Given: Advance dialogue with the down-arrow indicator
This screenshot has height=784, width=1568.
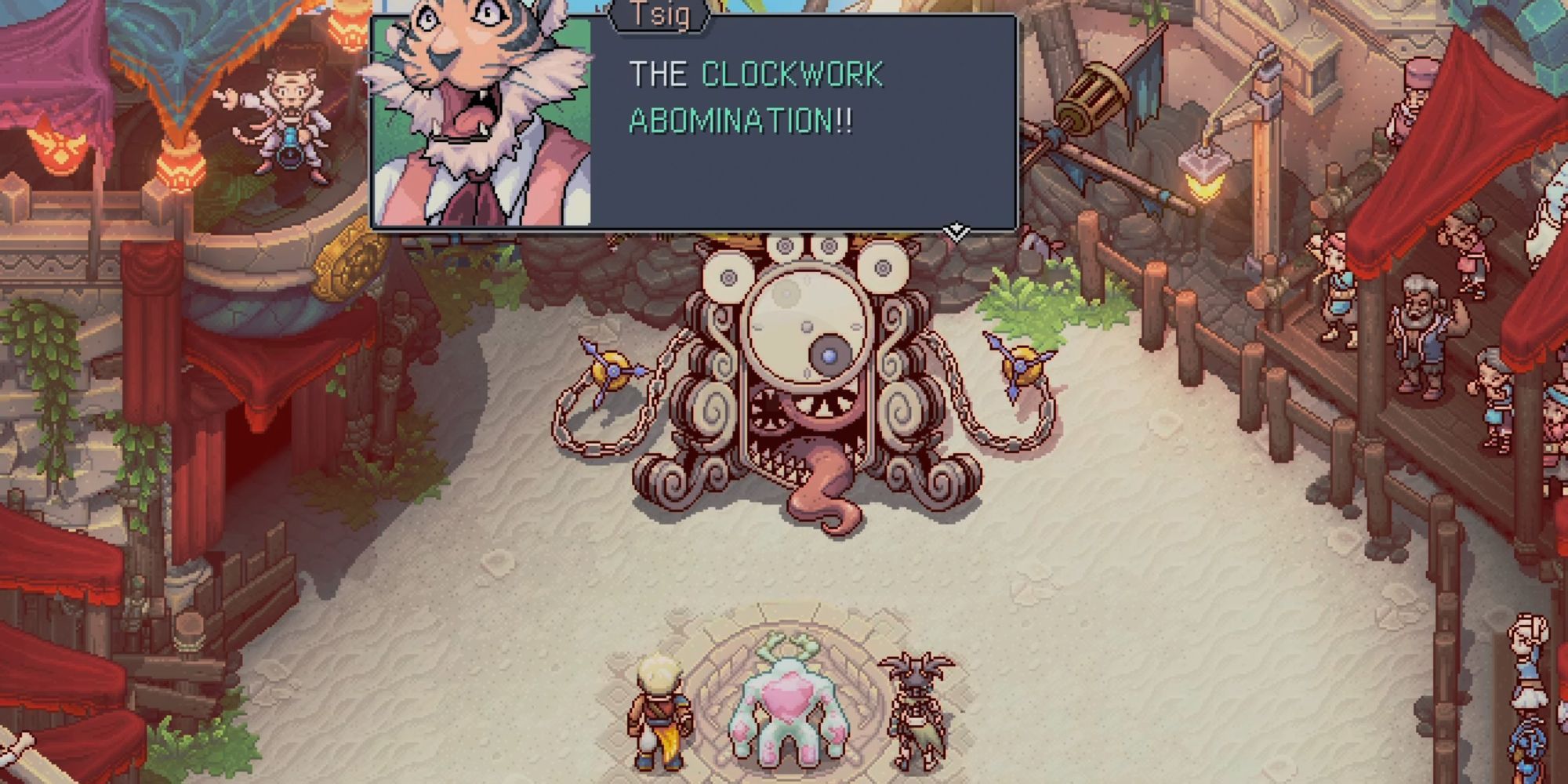Looking at the screenshot, I should (x=956, y=231).
